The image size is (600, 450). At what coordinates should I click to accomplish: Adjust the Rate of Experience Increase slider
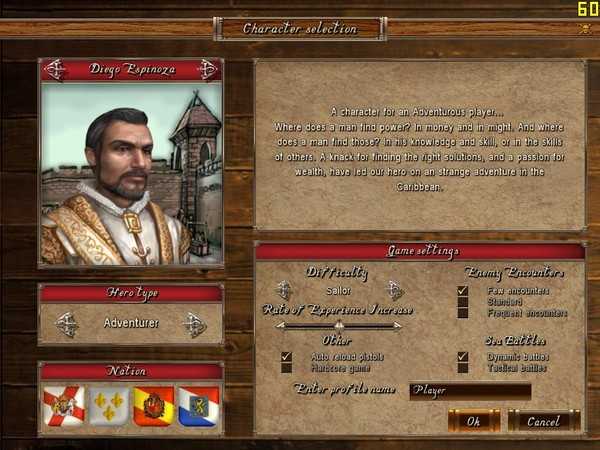pyautogui.click(x=339, y=325)
